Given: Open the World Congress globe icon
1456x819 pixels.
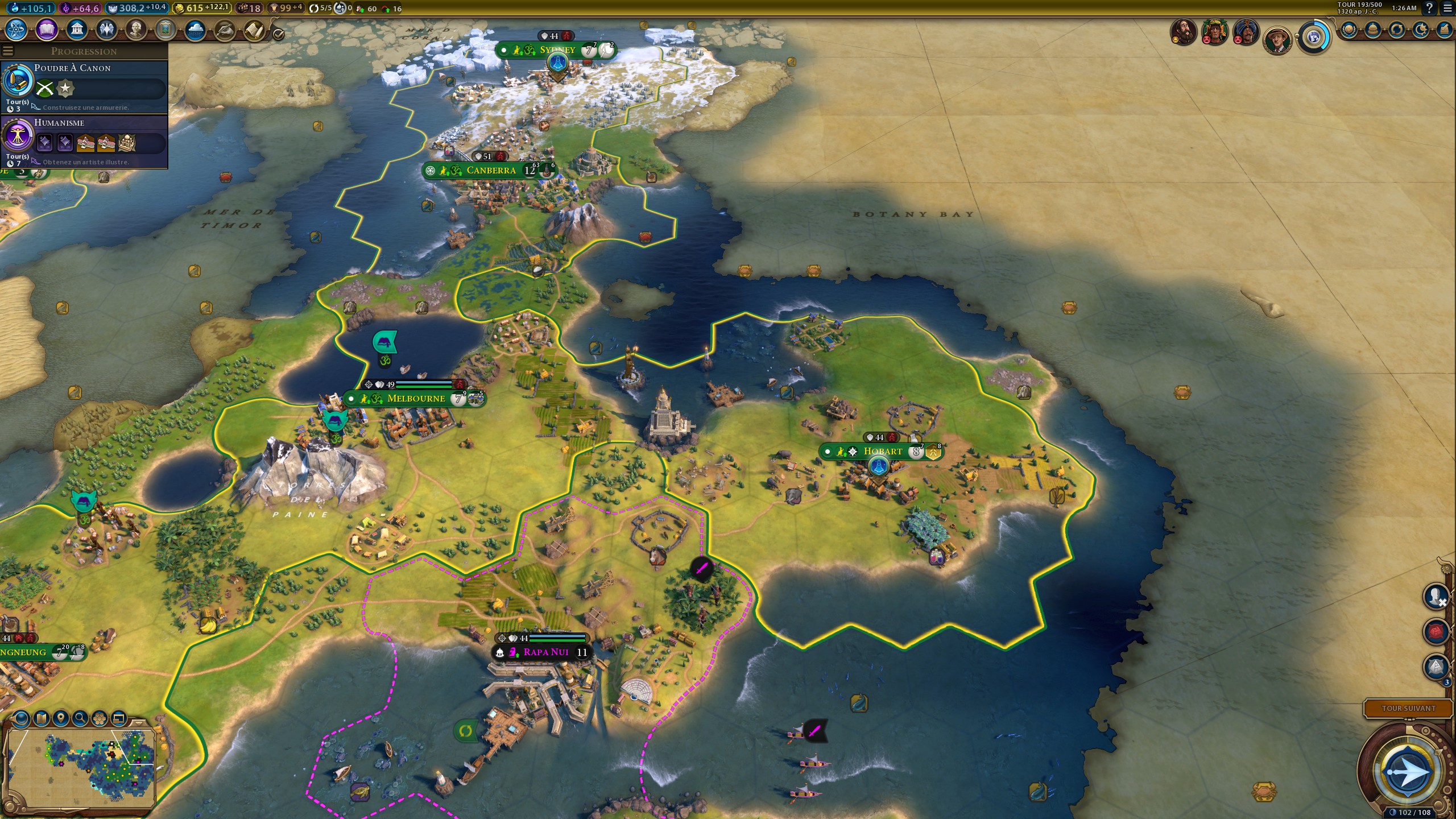Looking at the screenshot, I should pyautogui.click(x=1314, y=38).
